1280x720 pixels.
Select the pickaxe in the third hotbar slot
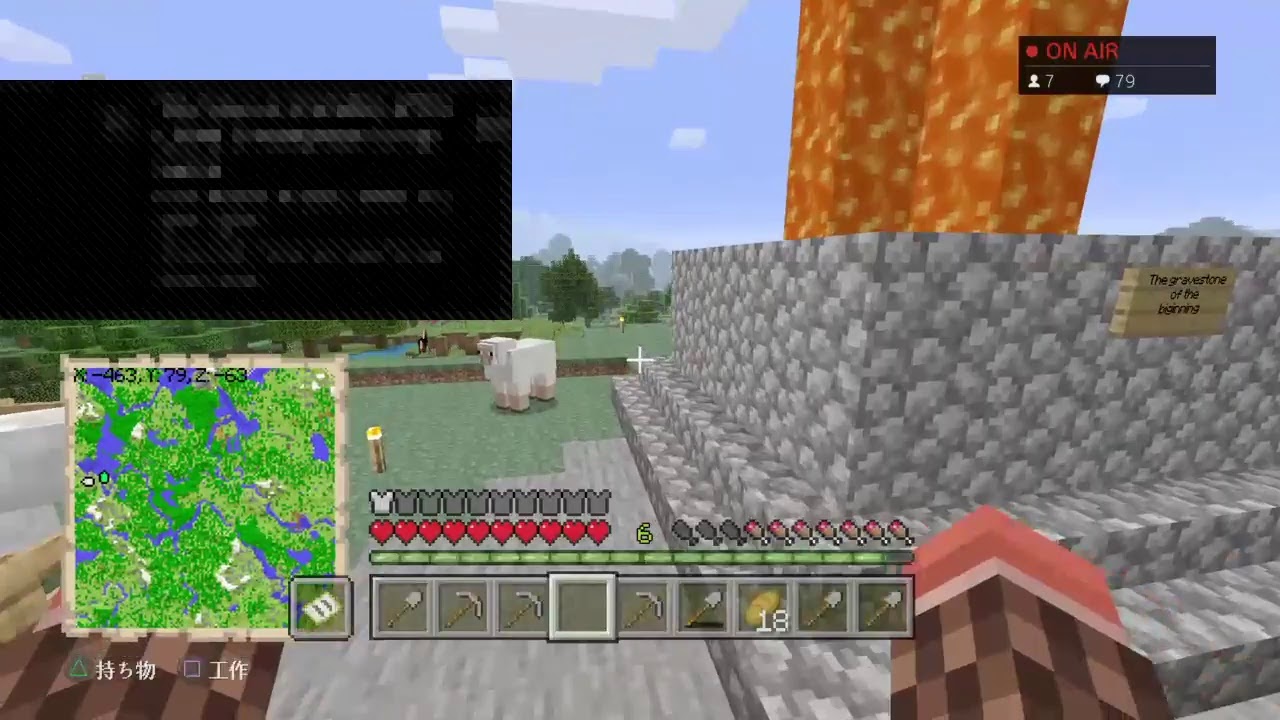click(x=524, y=605)
